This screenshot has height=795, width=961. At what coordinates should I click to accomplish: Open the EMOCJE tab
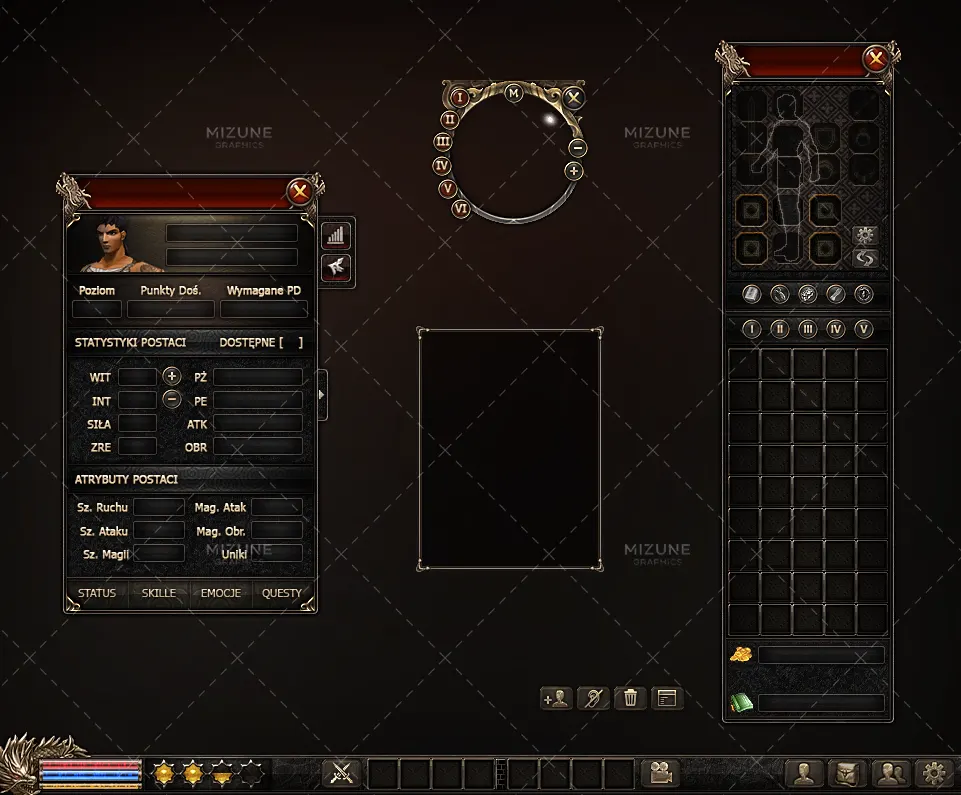(221, 593)
